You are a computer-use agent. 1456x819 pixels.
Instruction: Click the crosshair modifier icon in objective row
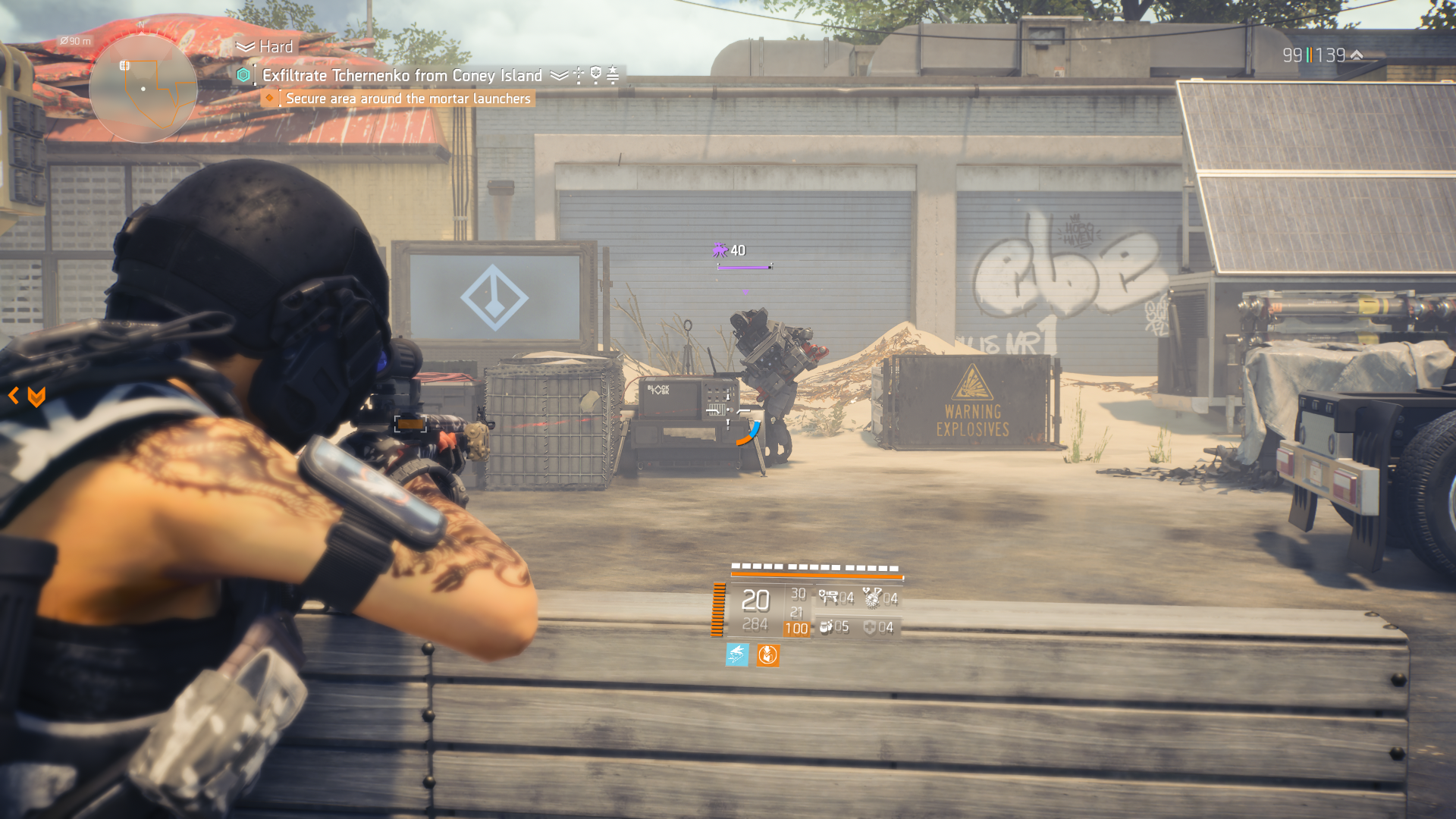[577, 73]
